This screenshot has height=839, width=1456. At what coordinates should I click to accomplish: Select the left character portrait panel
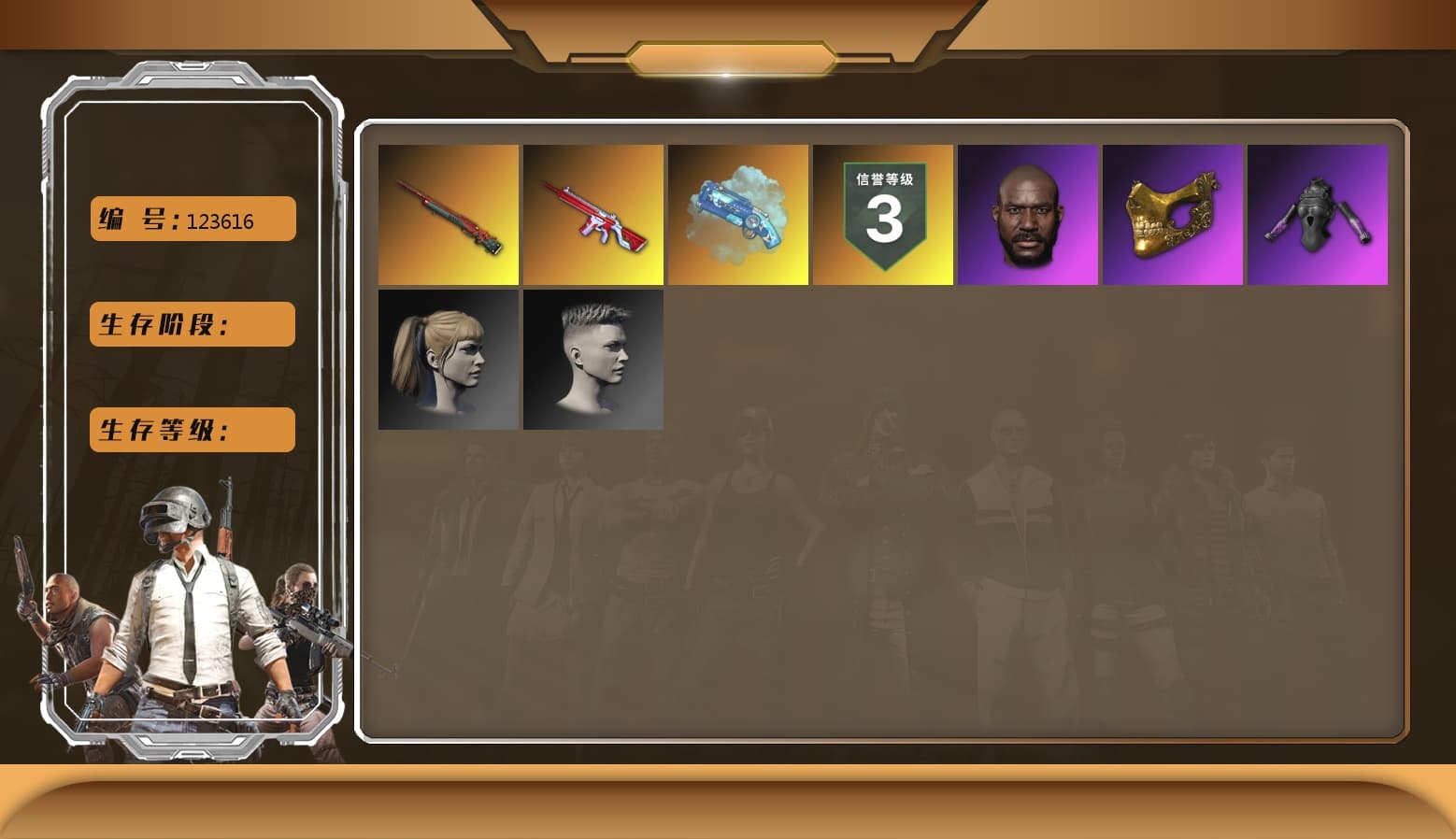coord(192,411)
